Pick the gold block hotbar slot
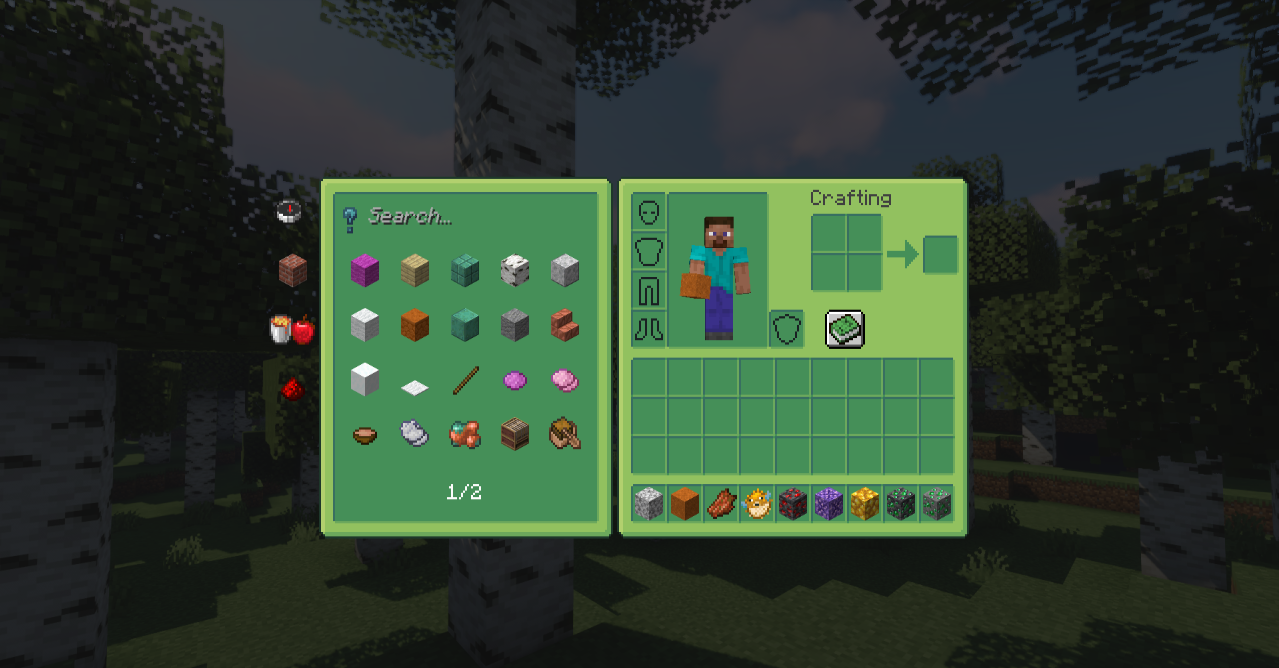This screenshot has width=1279, height=668. tap(865, 504)
